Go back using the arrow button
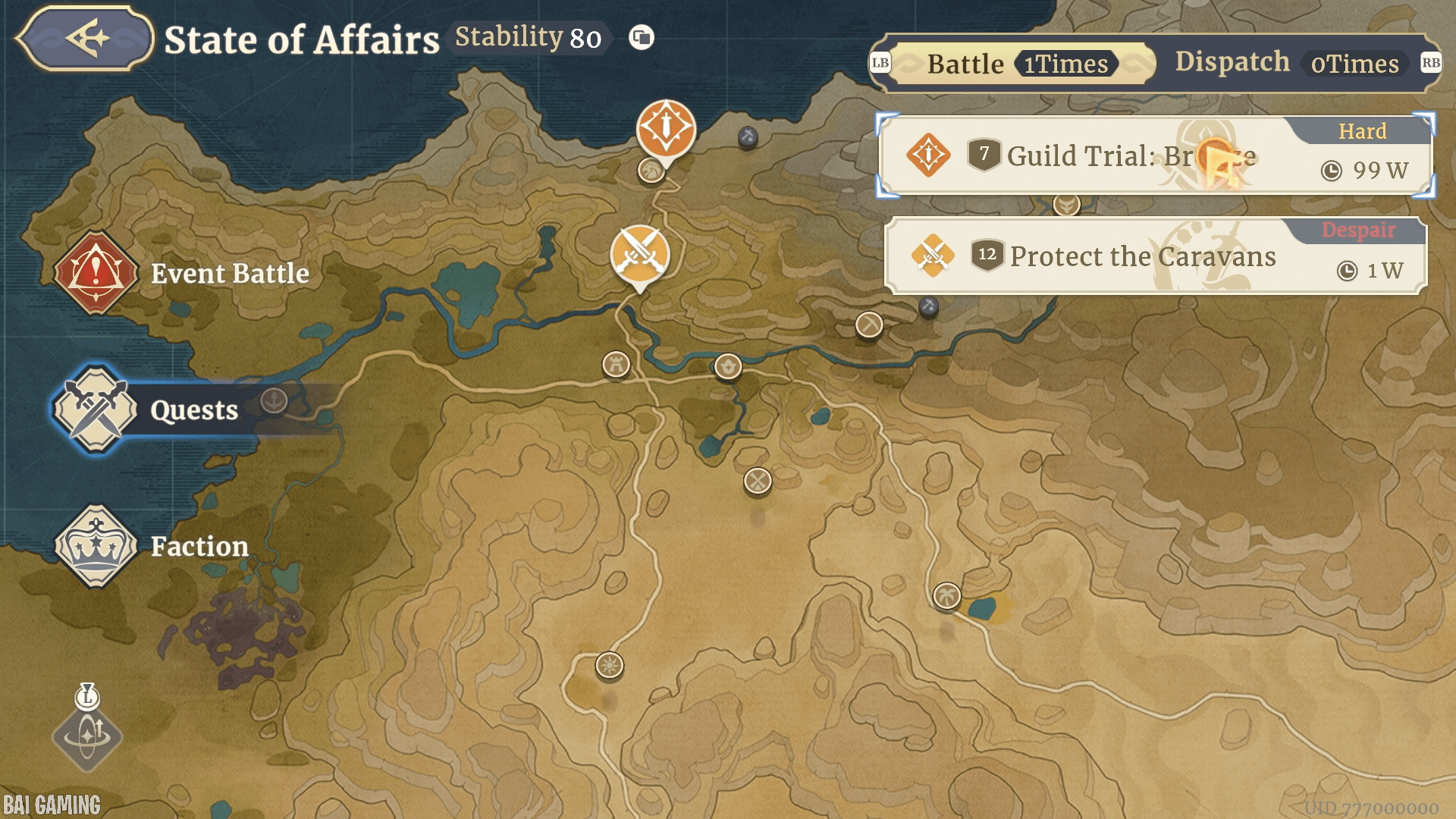This screenshot has width=1456, height=819. pyautogui.click(x=85, y=38)
